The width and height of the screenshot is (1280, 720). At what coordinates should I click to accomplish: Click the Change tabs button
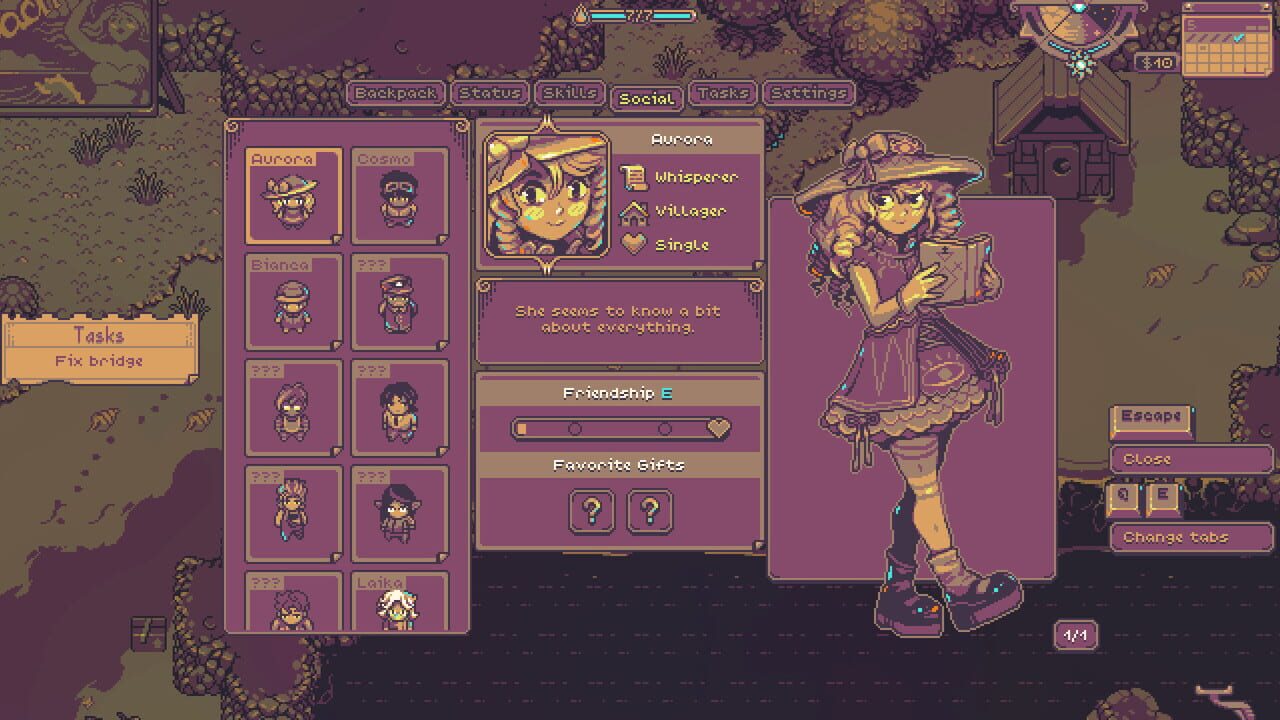(1190, 537)
